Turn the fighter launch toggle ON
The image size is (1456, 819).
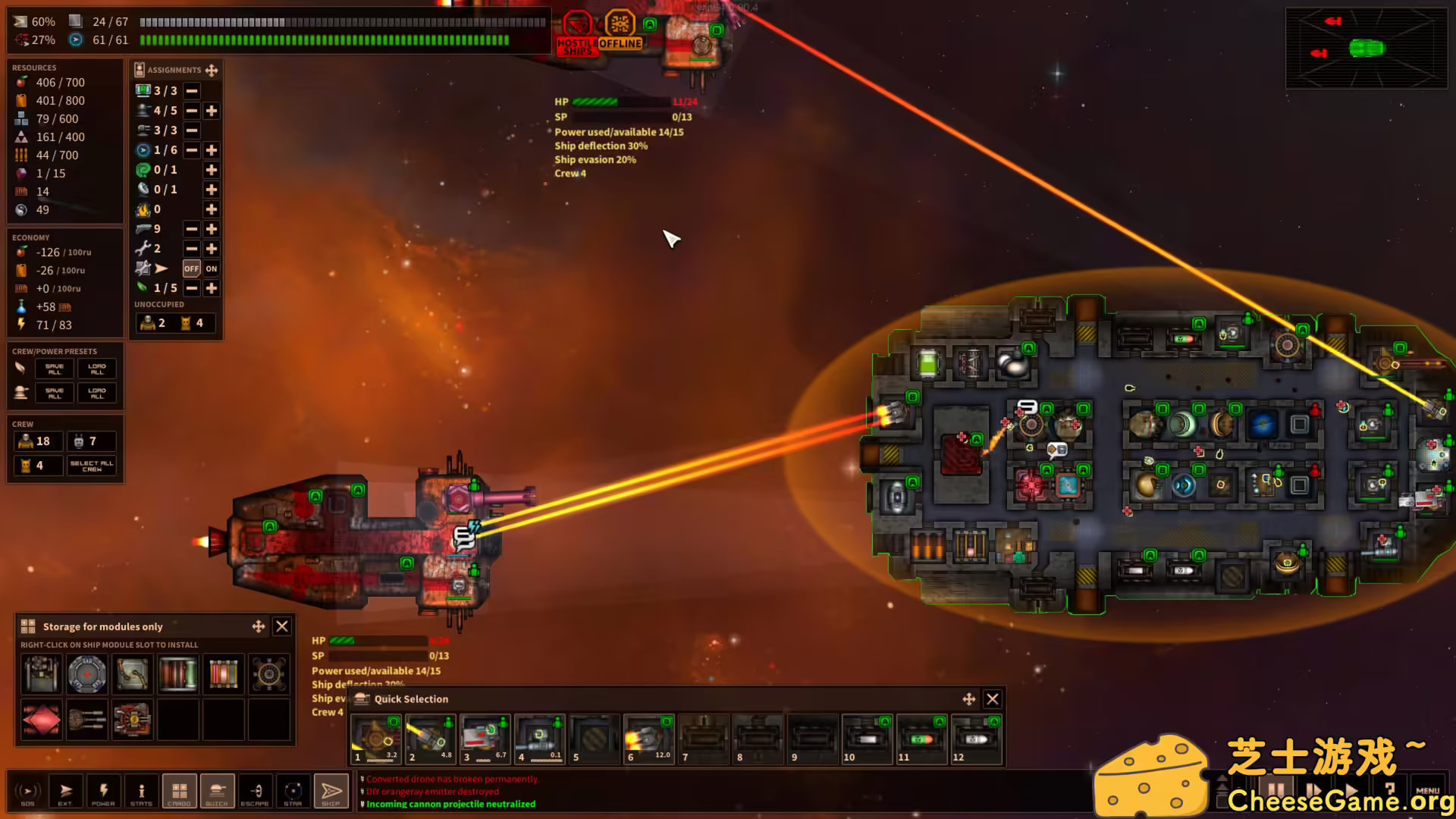click(x=212, y=268)
